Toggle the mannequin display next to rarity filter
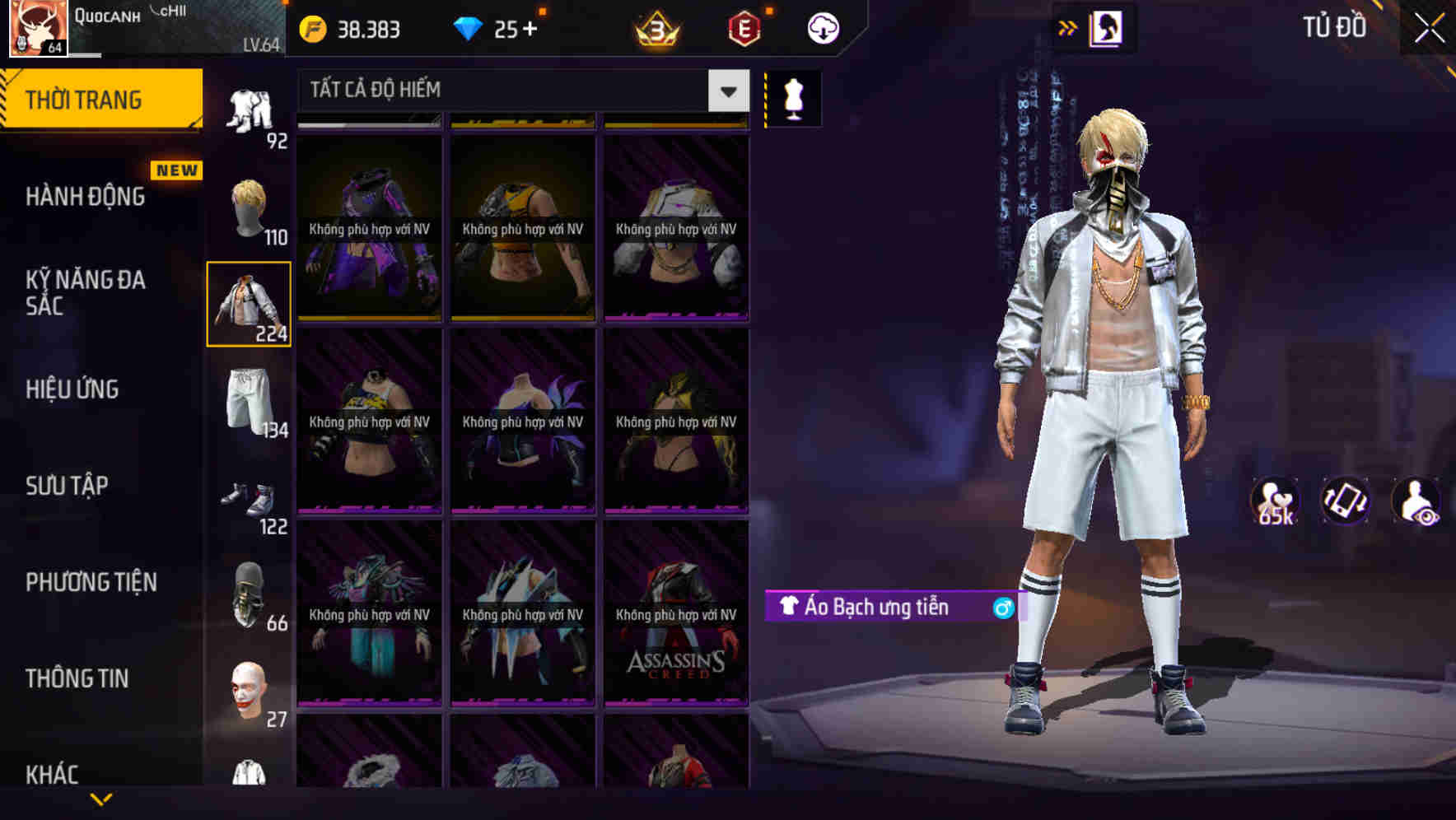1456x820 pixels. click(x=793, y=97)
